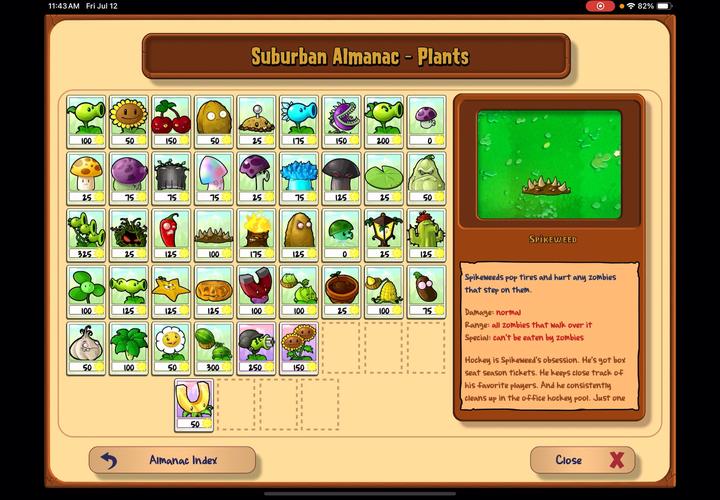The height and width of the screenshot is (500, 720).
Task: Select the Peashooter plant card
Action: click(86, 121)
